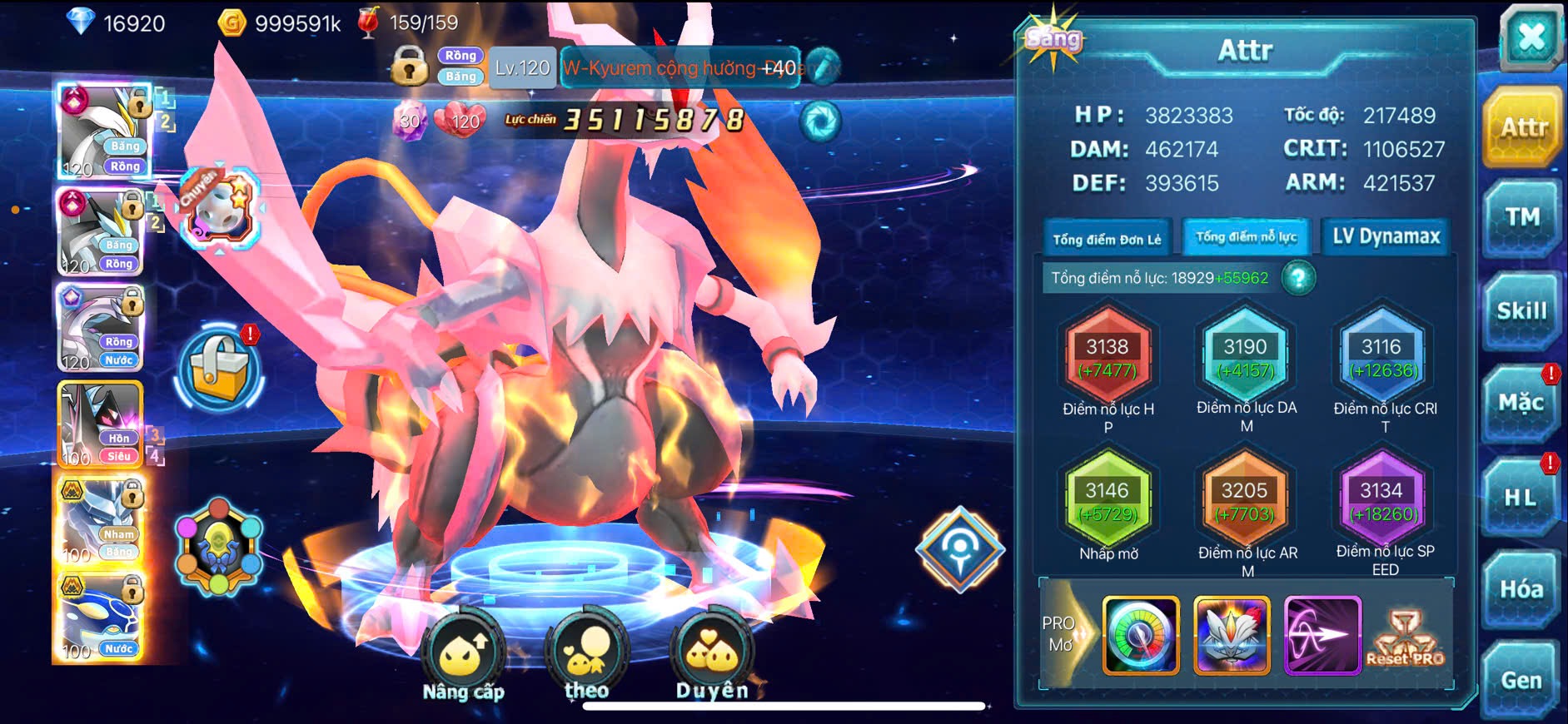Open the TM side tab
This screenshot has height=724, width=1568.
pyautogui.click(x=1522, y=218)
